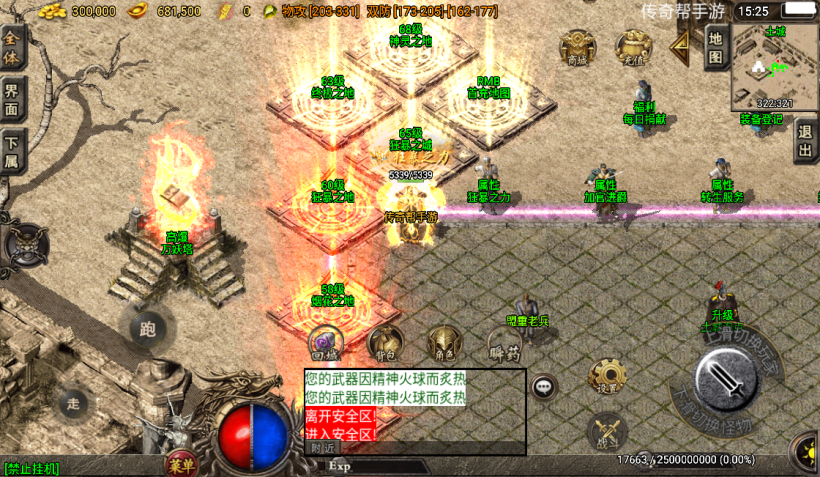Screen dimensions: 820x477
Task: Open the 商城 shop icon
Action: point(577,46)
